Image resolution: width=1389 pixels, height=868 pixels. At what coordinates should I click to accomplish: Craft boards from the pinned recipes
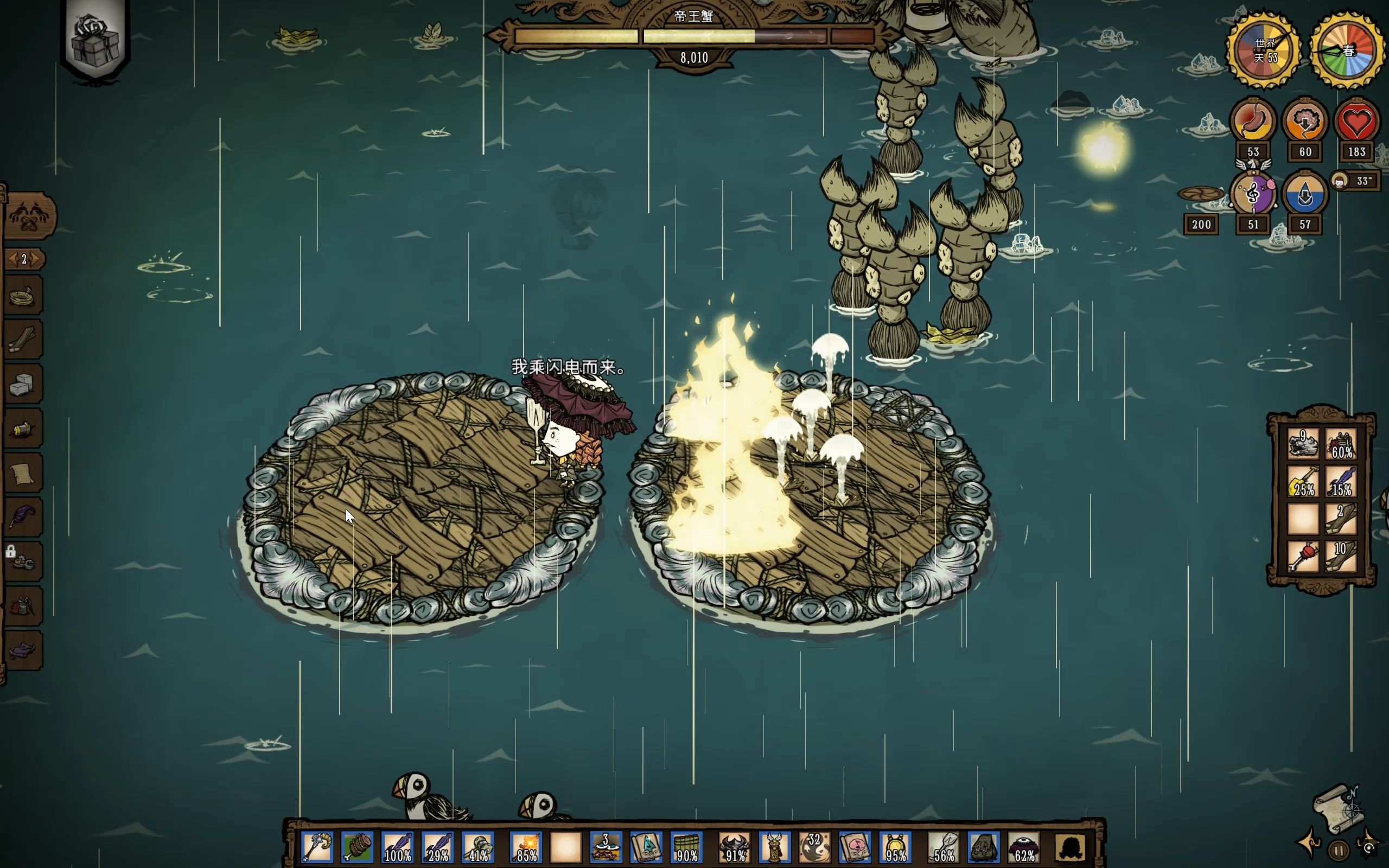coord(23,341)
